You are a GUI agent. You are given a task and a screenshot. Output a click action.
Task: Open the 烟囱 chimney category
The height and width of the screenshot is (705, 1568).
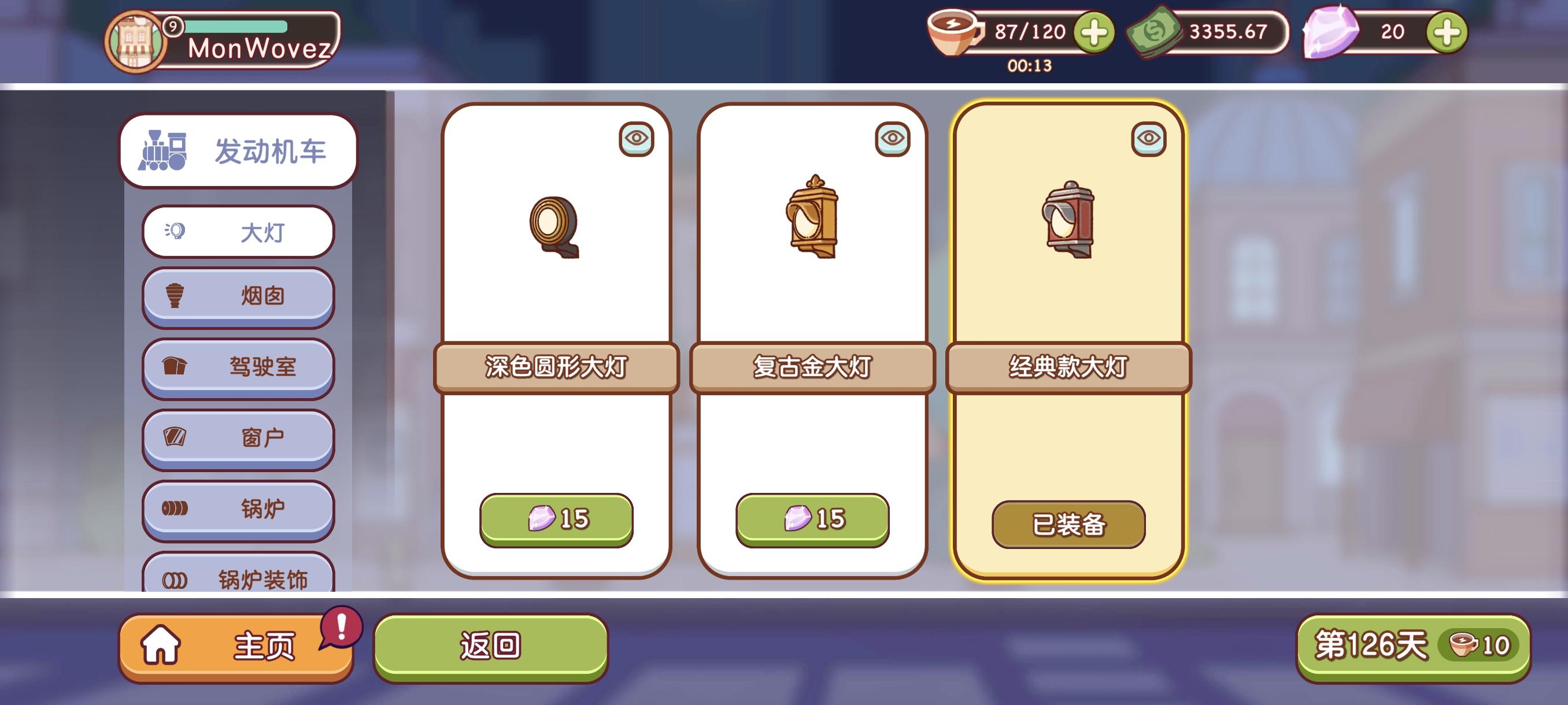(238, 296)
